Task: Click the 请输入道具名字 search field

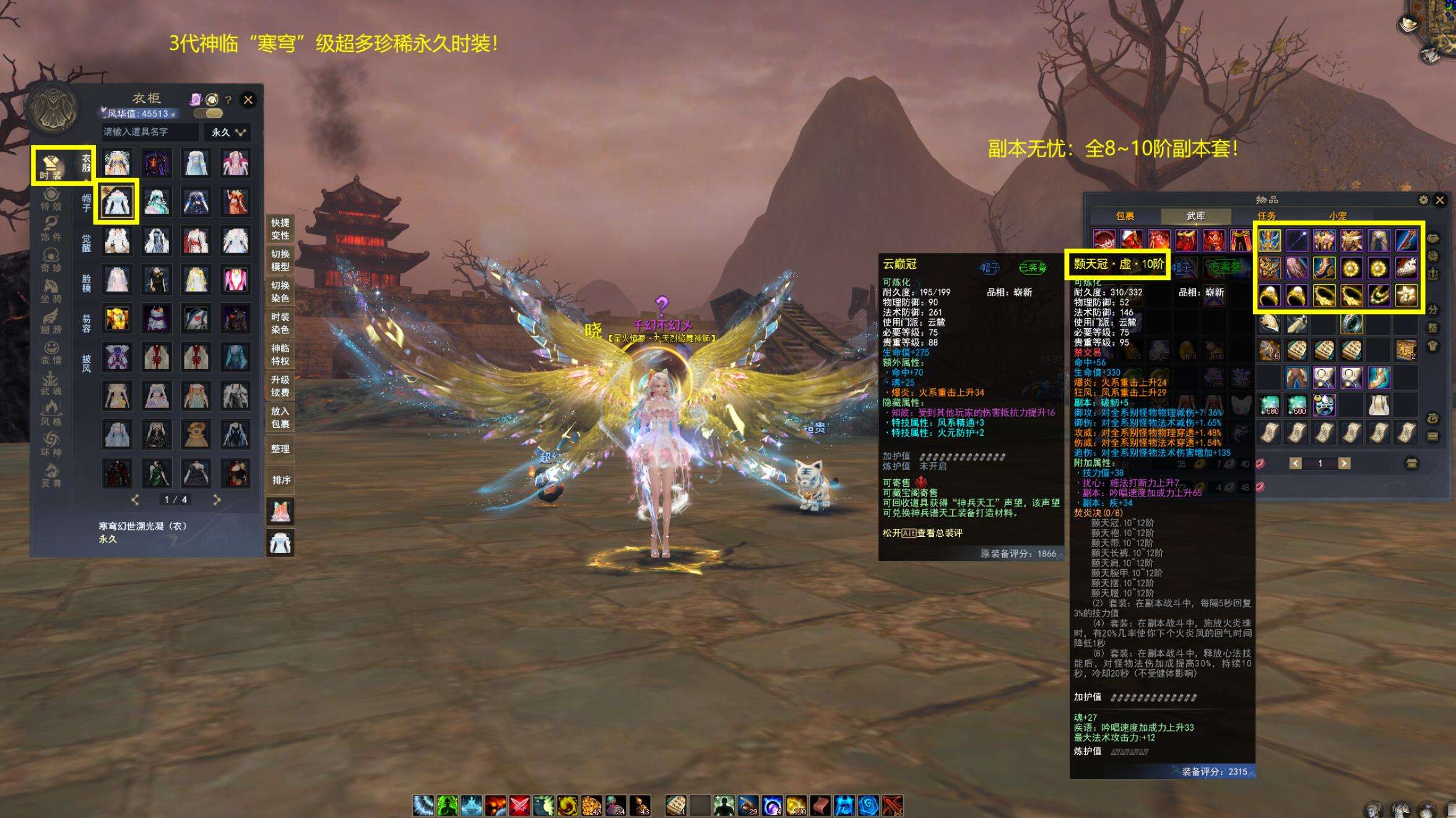Action: (150, 132)
